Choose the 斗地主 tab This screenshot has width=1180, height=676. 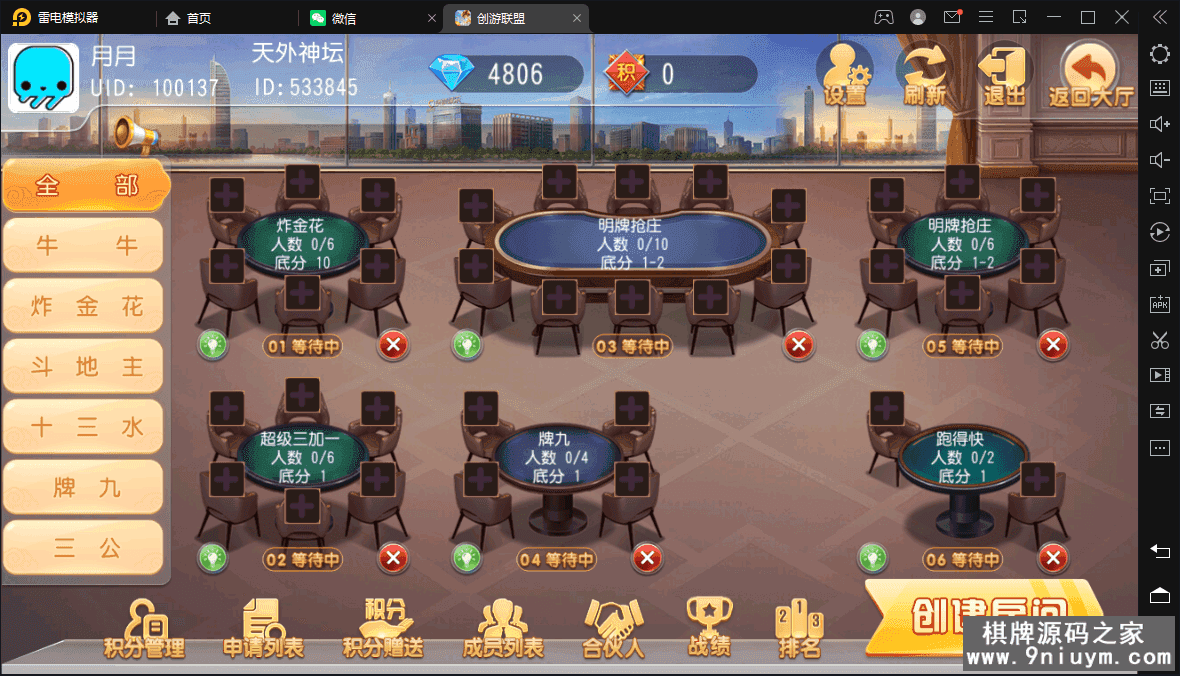click(x=84, y=366)
